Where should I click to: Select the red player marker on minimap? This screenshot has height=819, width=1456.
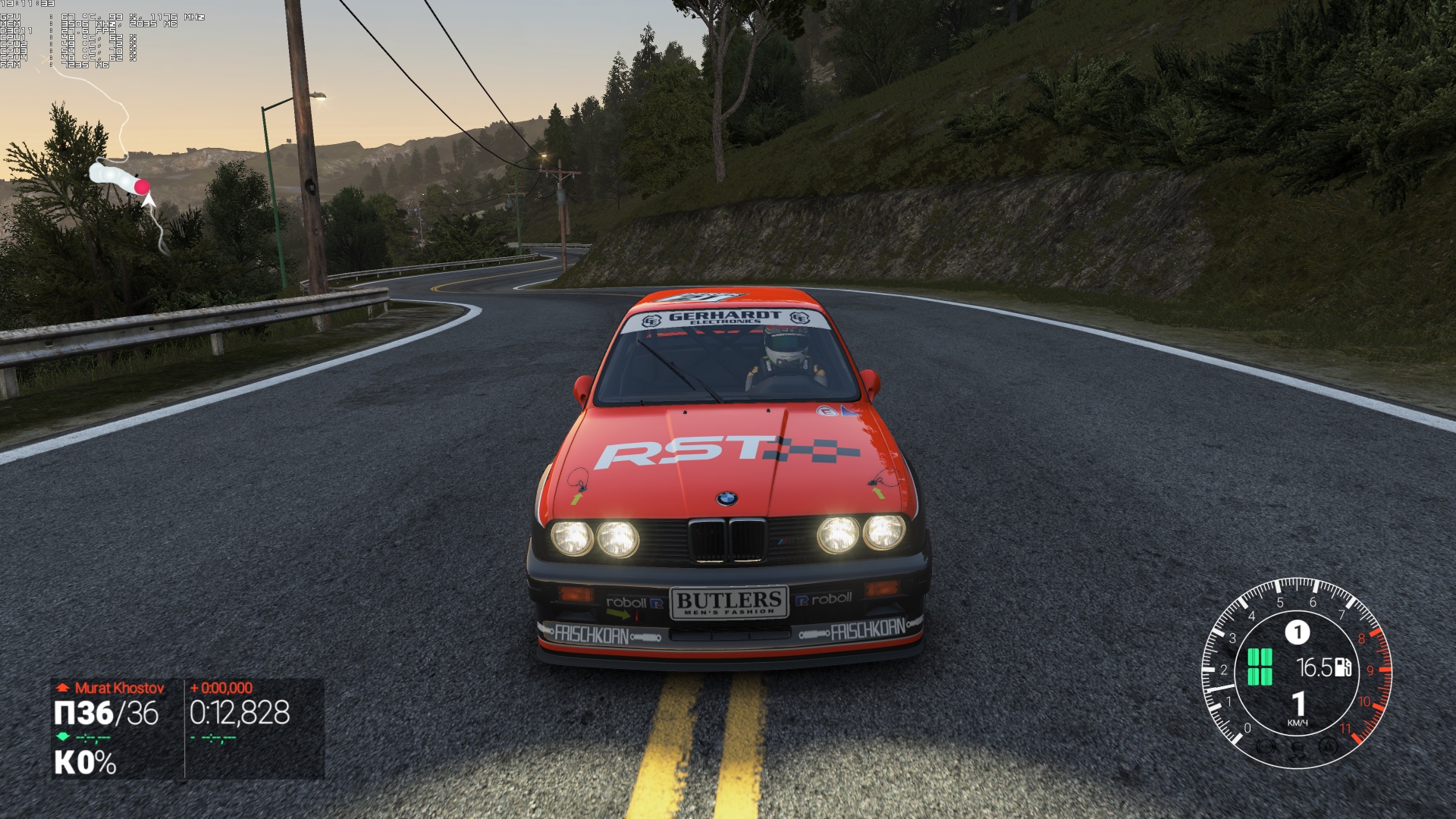pos(141,187)
